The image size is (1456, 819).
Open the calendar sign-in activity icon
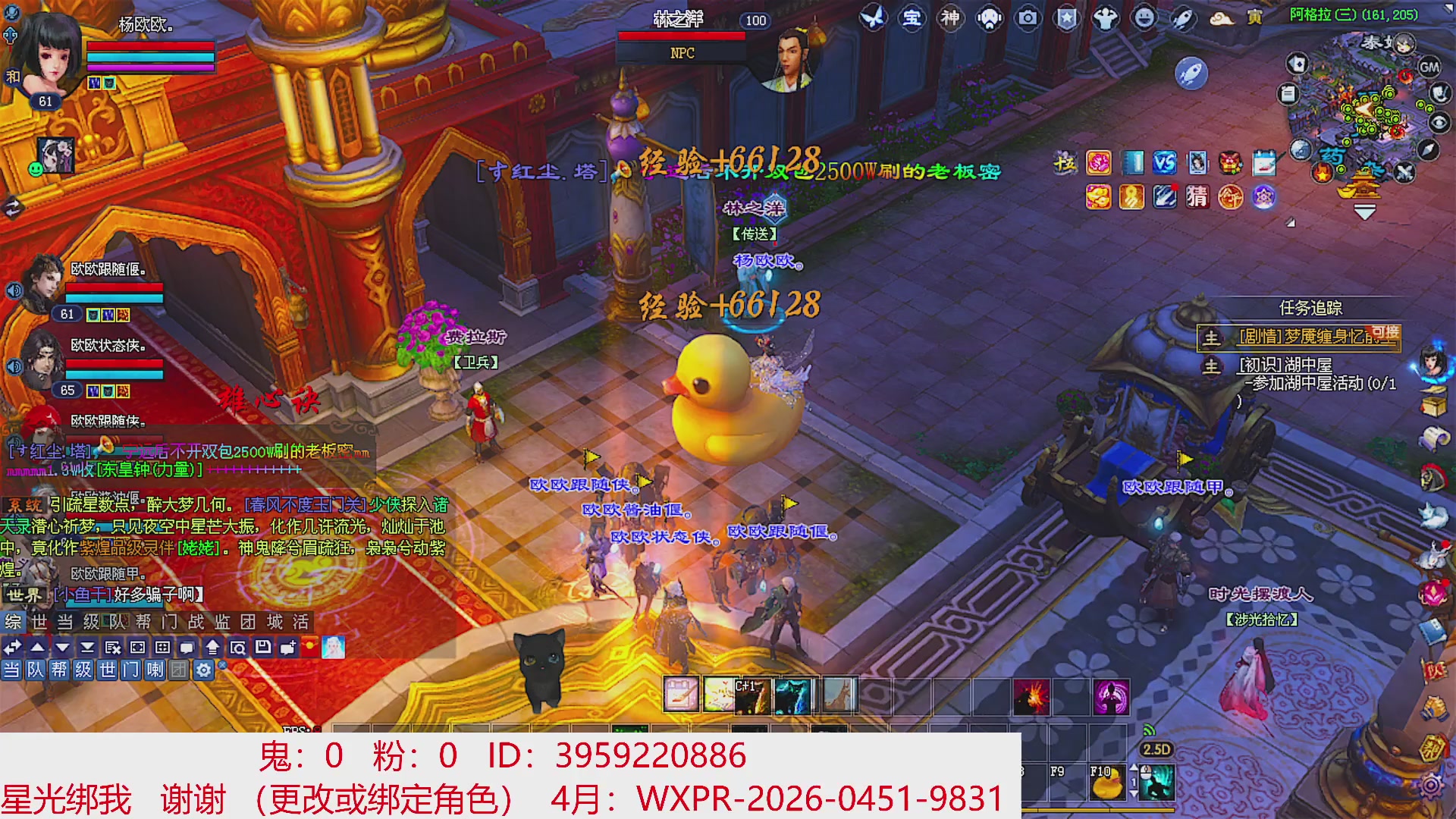pos(1263,164)
